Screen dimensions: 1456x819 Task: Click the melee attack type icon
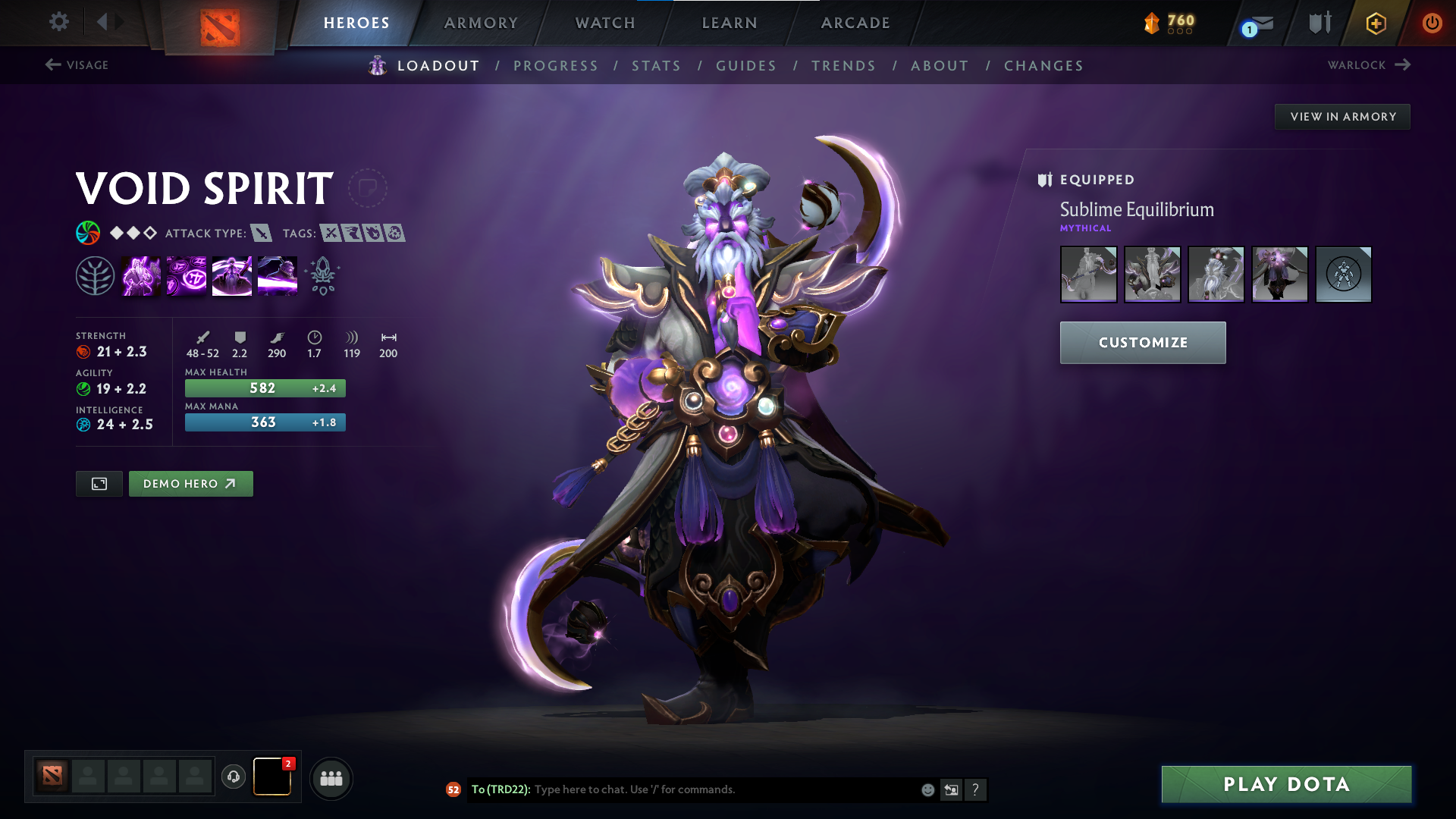[261, 234]
